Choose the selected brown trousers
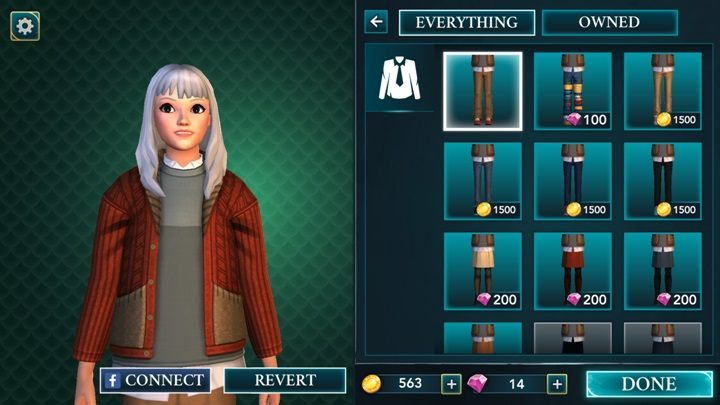The image size is (720, 405). pyautogui.click(x=483, y=91)
